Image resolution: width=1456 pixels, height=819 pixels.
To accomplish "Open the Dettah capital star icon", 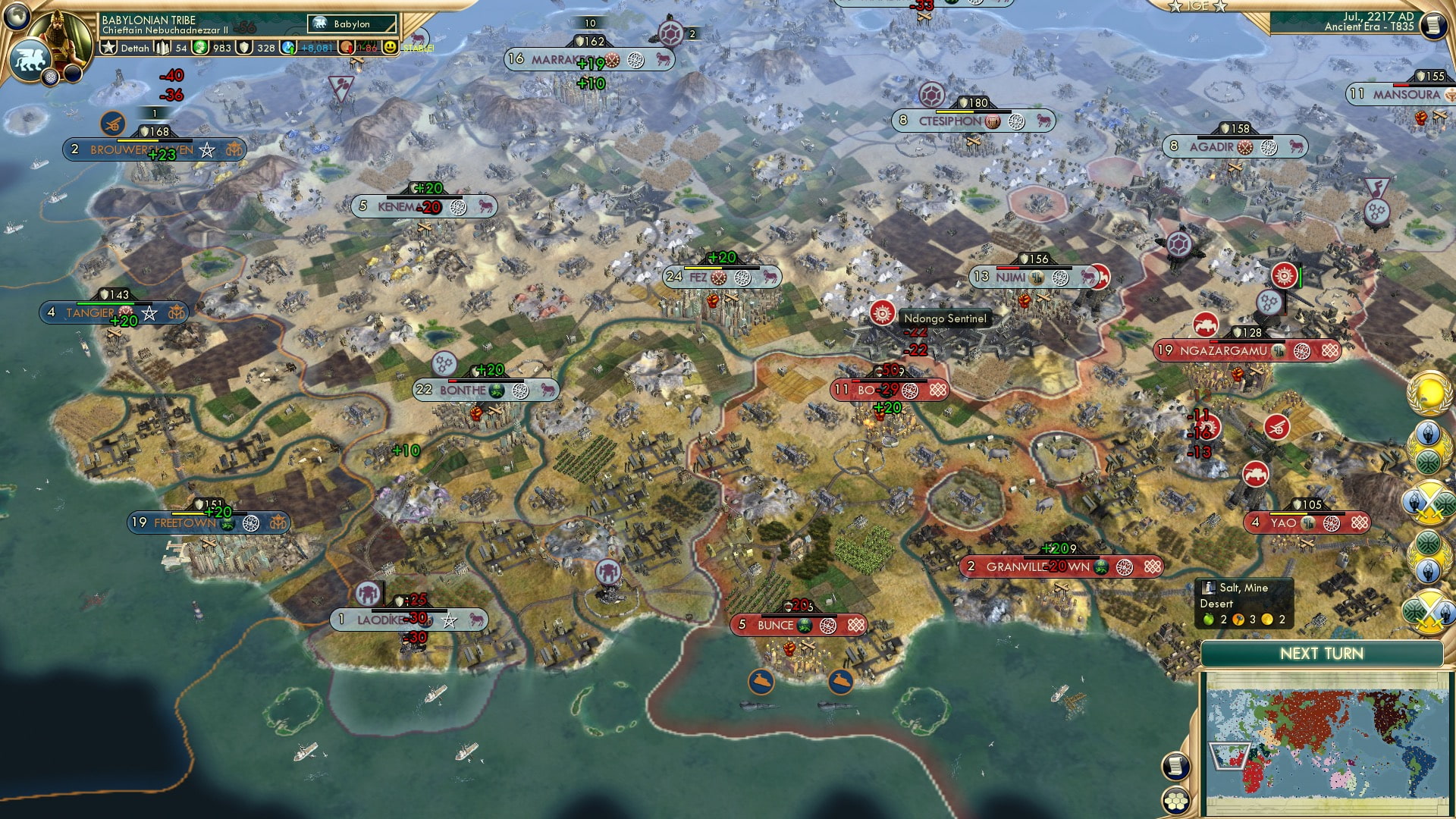I will 109,48.
